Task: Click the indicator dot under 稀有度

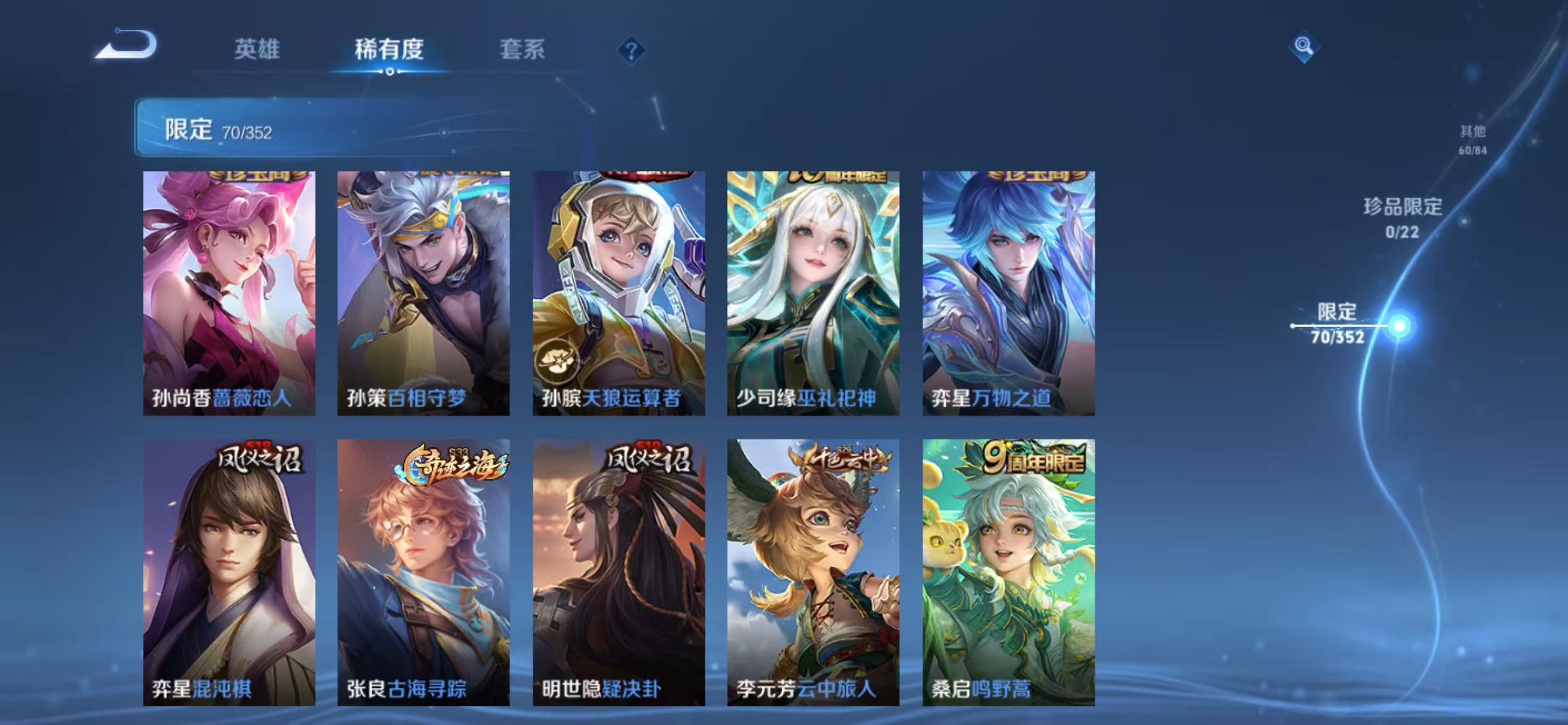Action: coord(390,72)
